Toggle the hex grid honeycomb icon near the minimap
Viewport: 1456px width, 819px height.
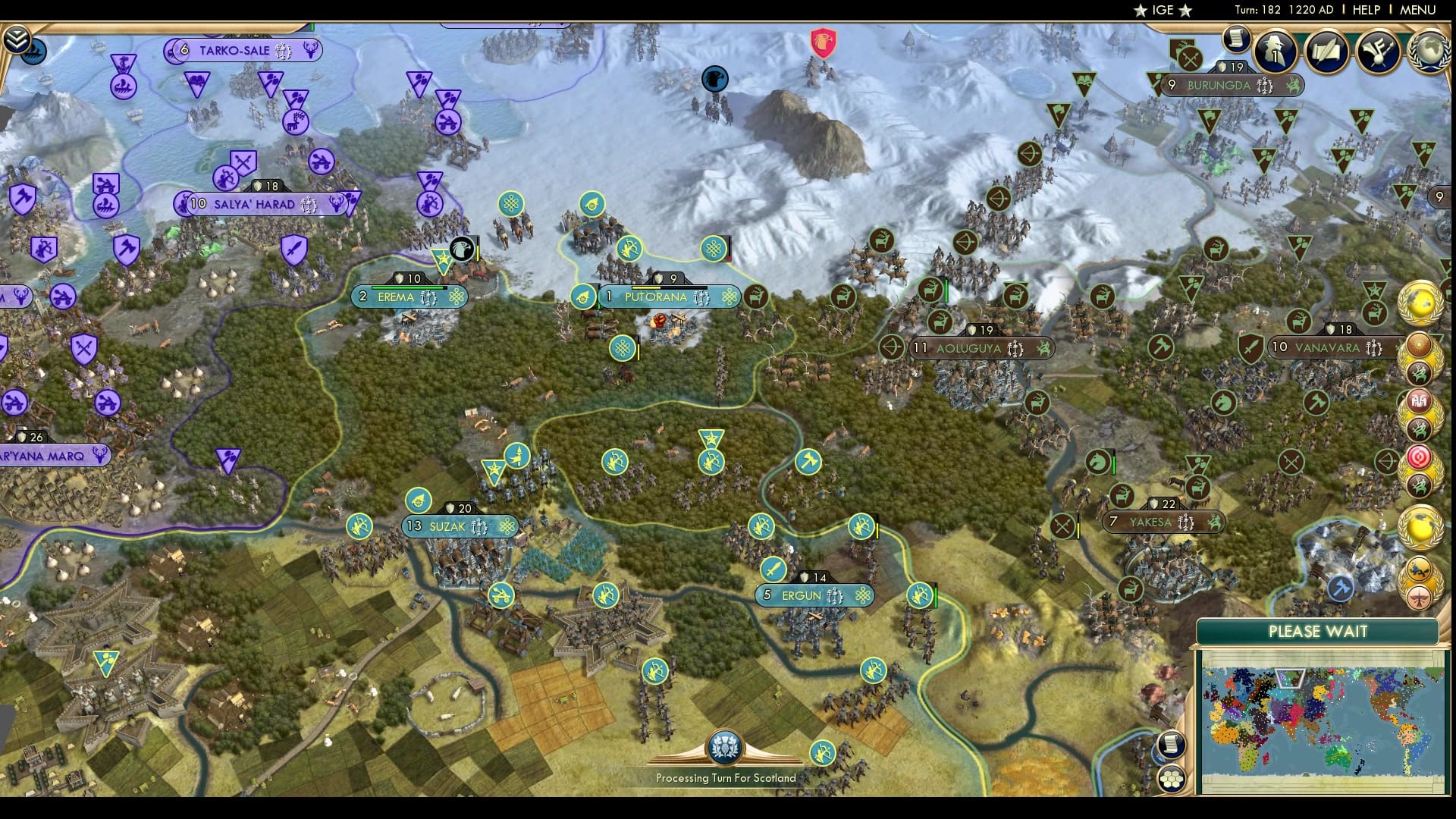[1173, 777]
